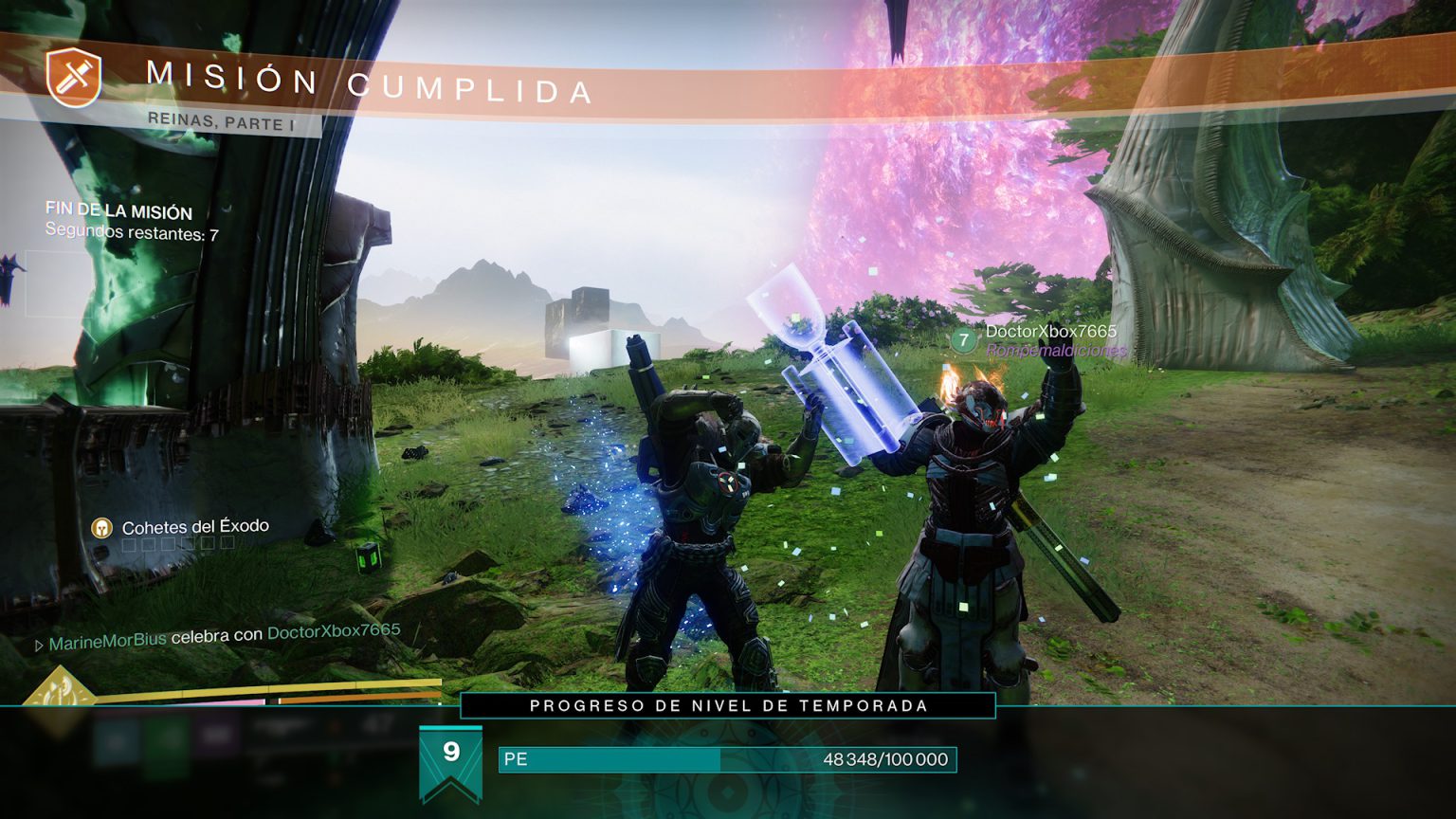Select the gold helmet icon beside Cohetes del Éxodo
Viewport: 1456px width, 819px height.
[100, 528]
